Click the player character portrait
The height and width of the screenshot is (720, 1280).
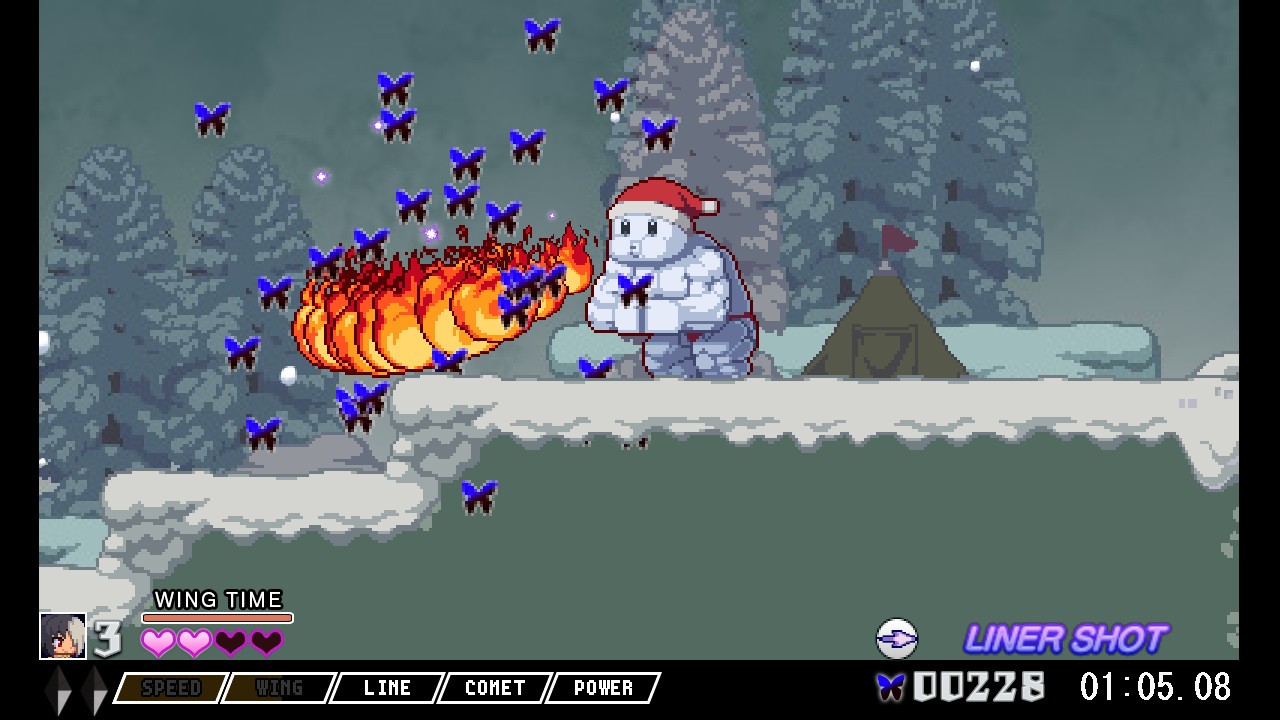pyautogui.click(x=63, y=636)
